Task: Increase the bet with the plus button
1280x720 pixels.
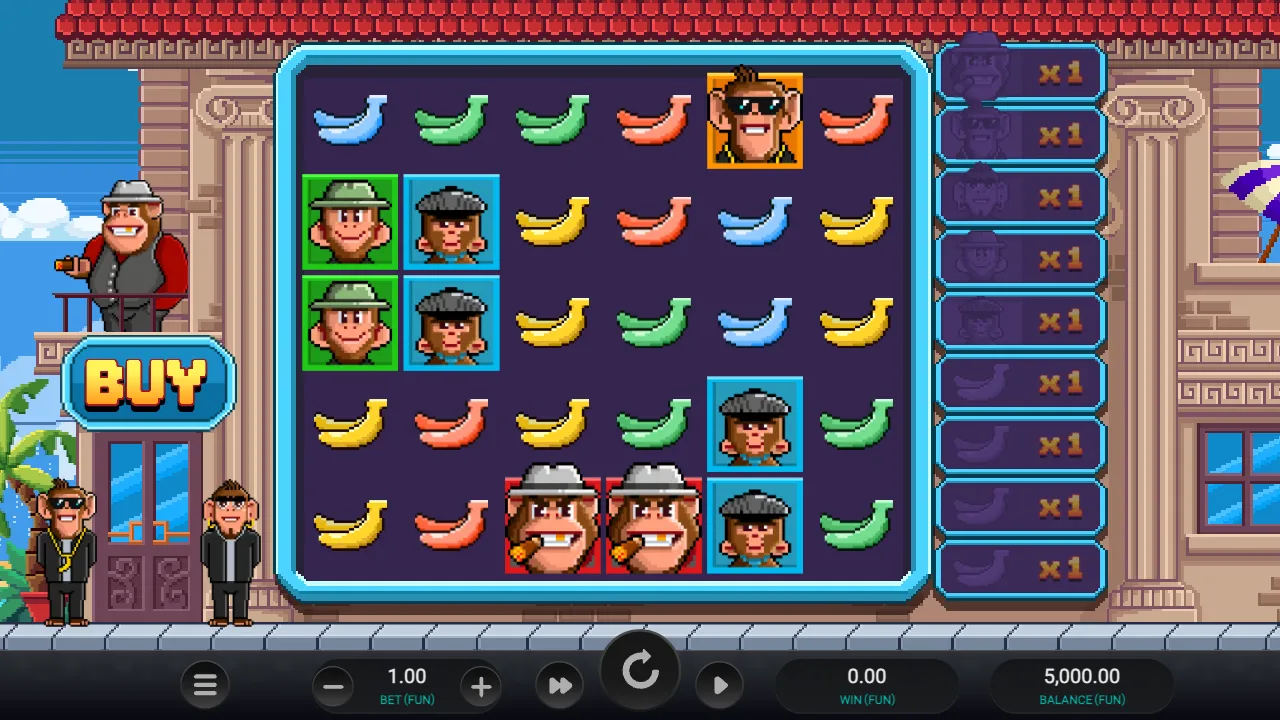Action: pos(481,686)
